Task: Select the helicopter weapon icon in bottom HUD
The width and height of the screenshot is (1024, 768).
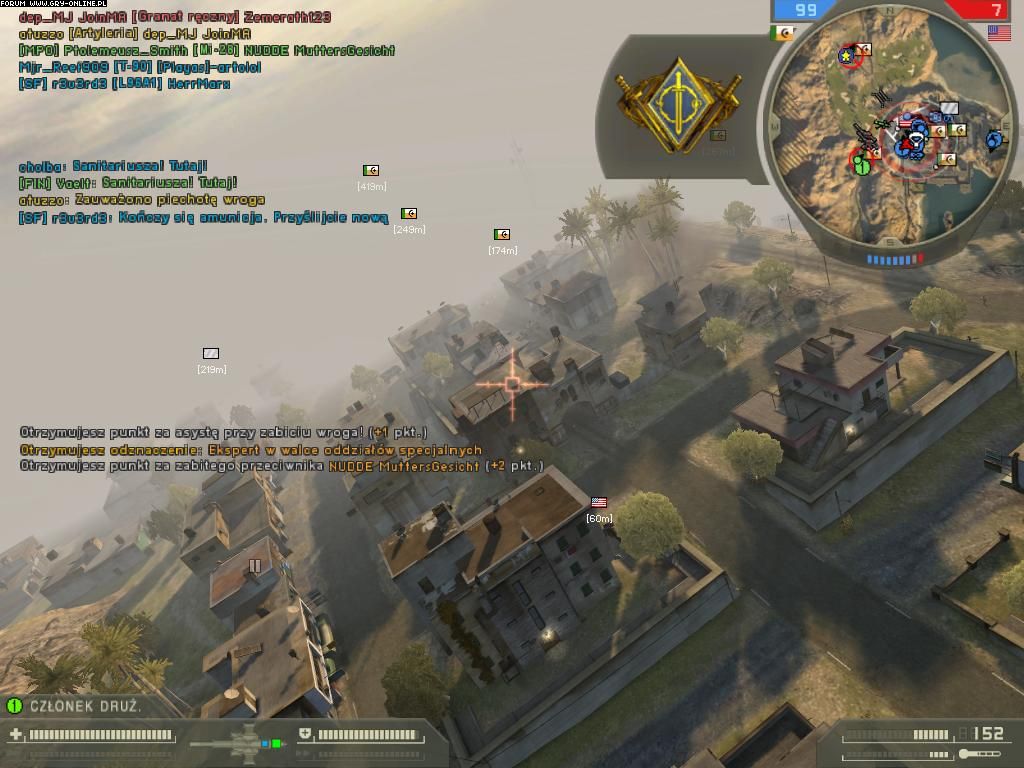Action: tap(240, 743)
